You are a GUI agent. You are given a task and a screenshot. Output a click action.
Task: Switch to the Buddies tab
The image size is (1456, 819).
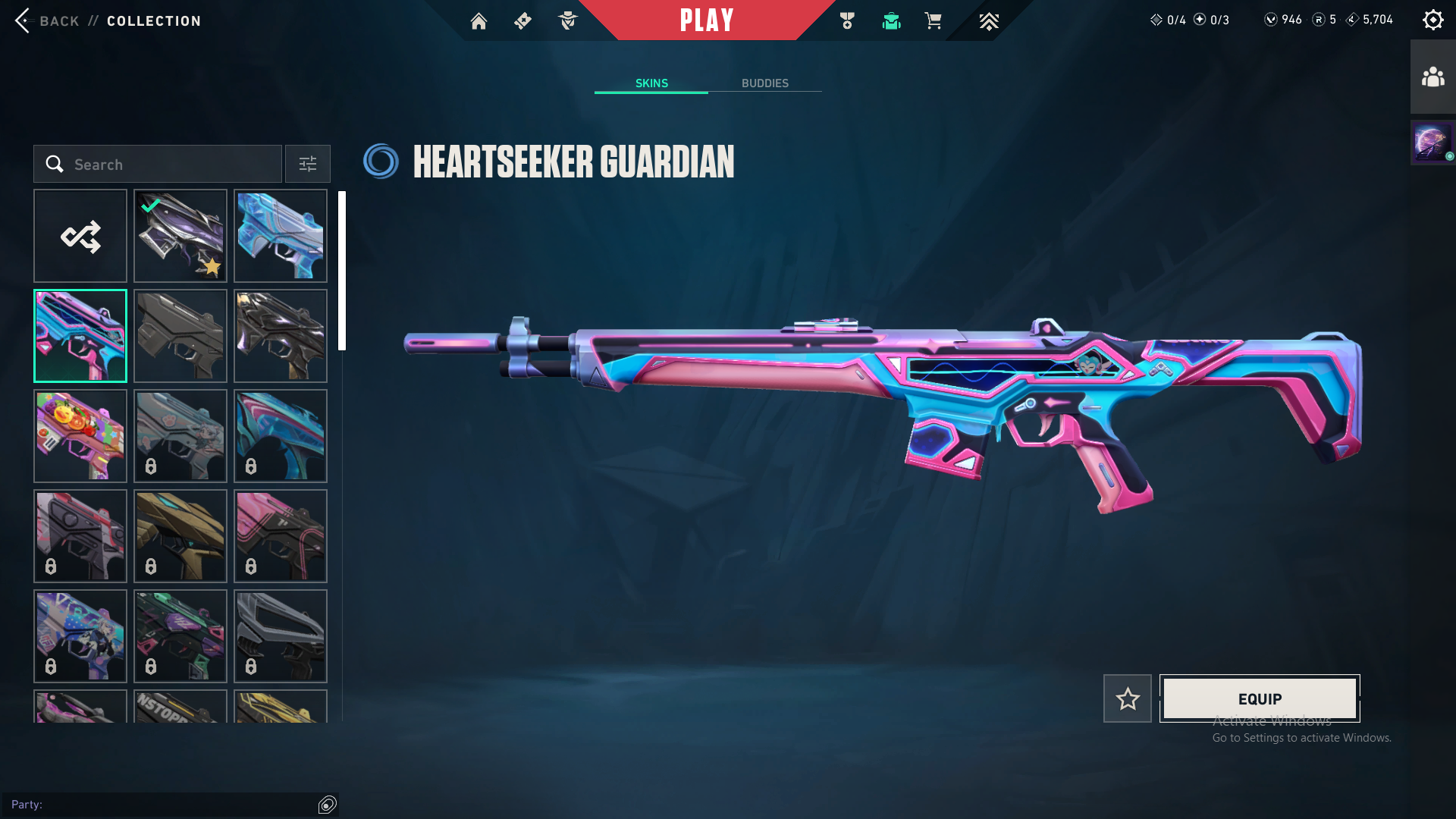click(x=764, y=83)
